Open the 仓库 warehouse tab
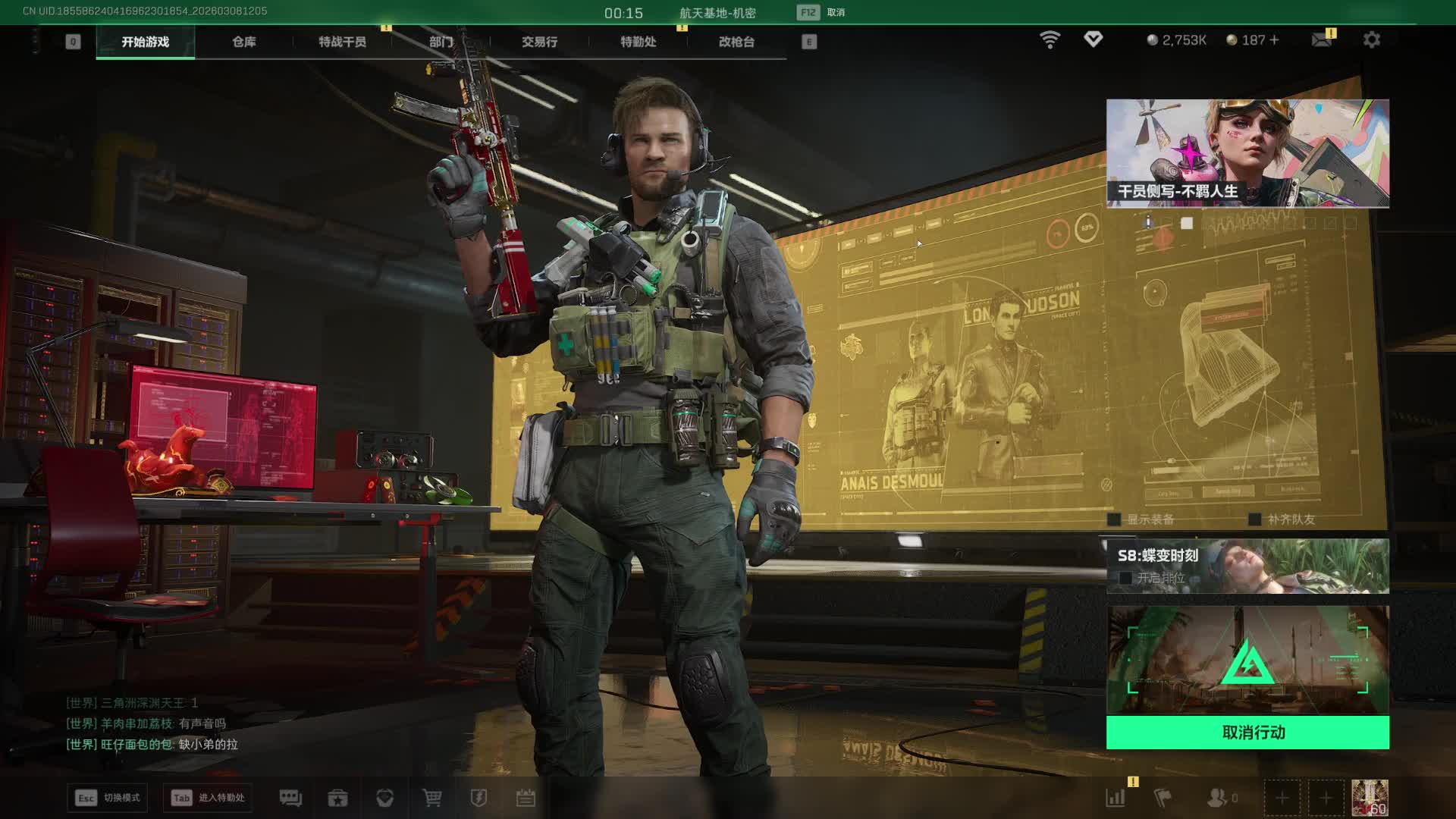This screenshot has width=1456, height=819. [x=243, y=42]
